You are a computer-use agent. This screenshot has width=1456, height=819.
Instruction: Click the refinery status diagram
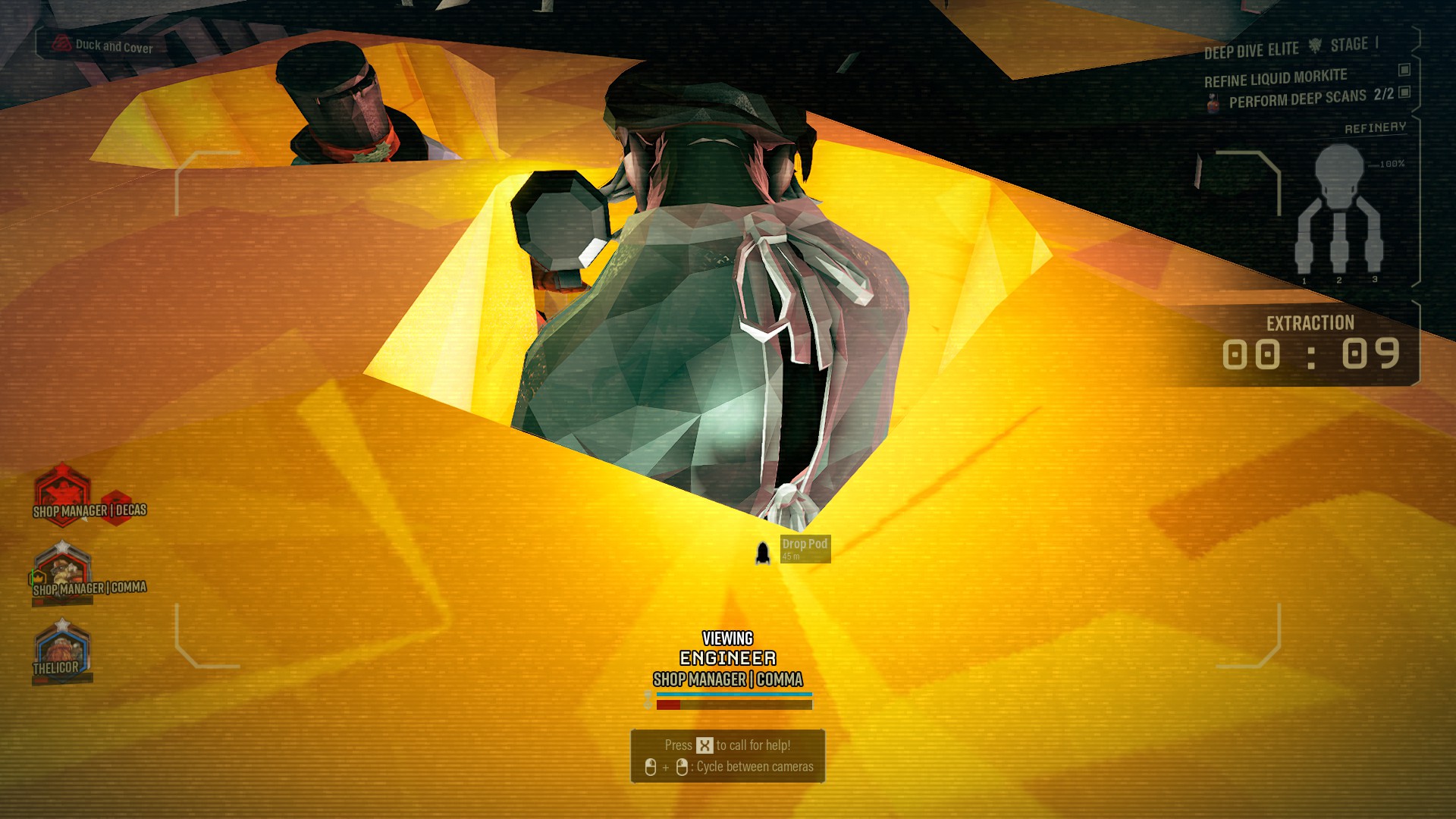[x=1338, y=212]
